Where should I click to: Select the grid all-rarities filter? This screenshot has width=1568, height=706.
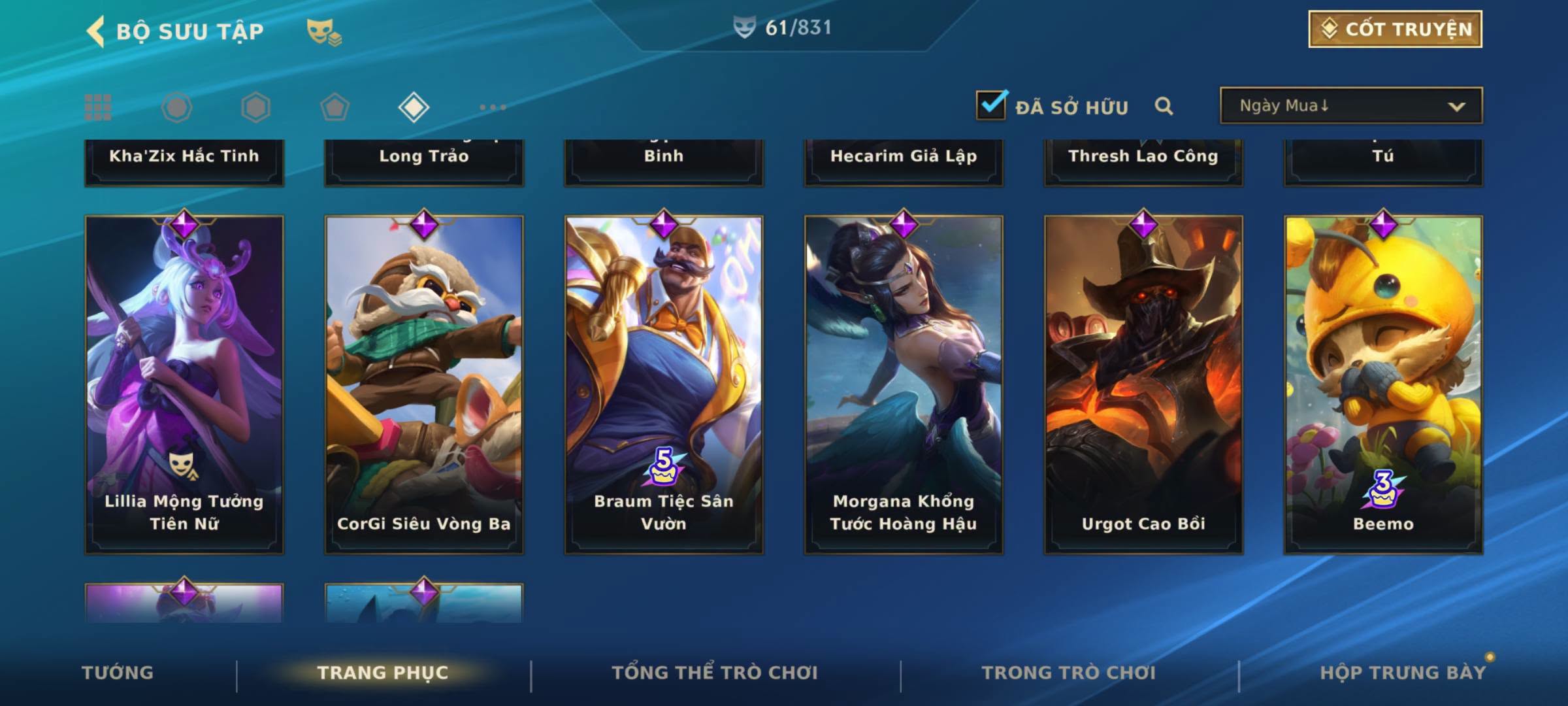tap(98, 107)
